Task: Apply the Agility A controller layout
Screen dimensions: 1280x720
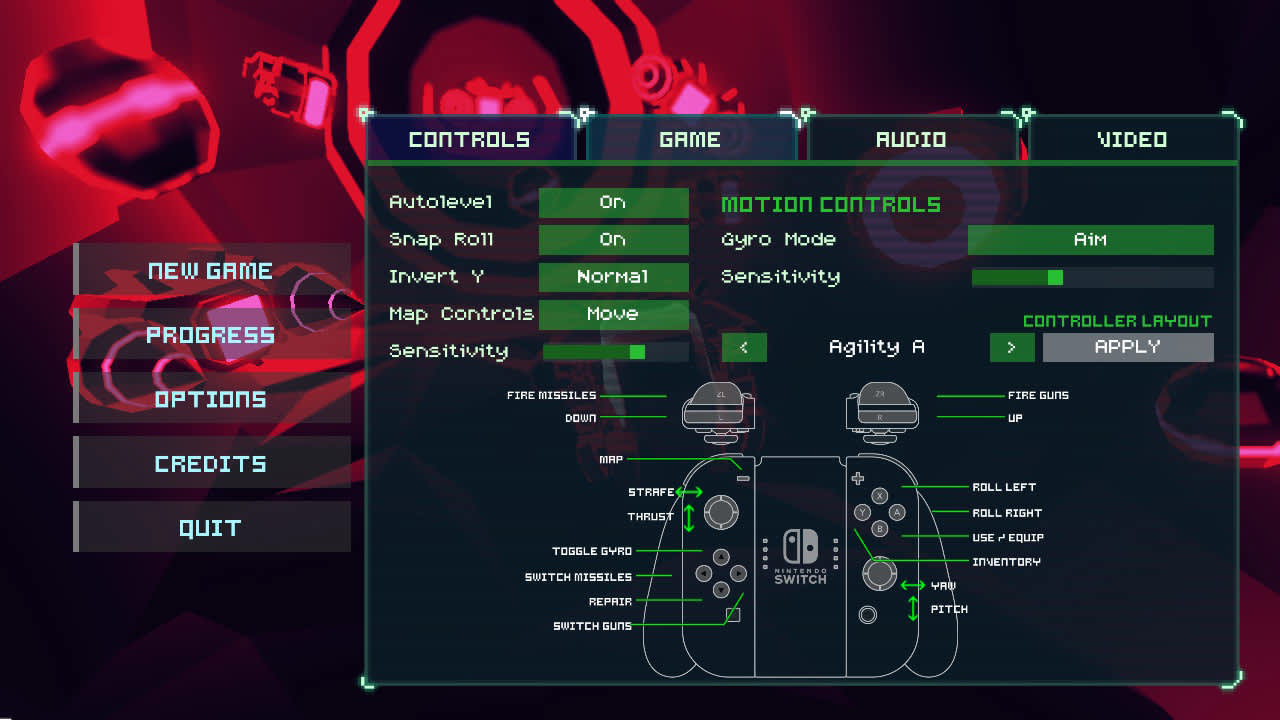Action: click(1128, 347)
